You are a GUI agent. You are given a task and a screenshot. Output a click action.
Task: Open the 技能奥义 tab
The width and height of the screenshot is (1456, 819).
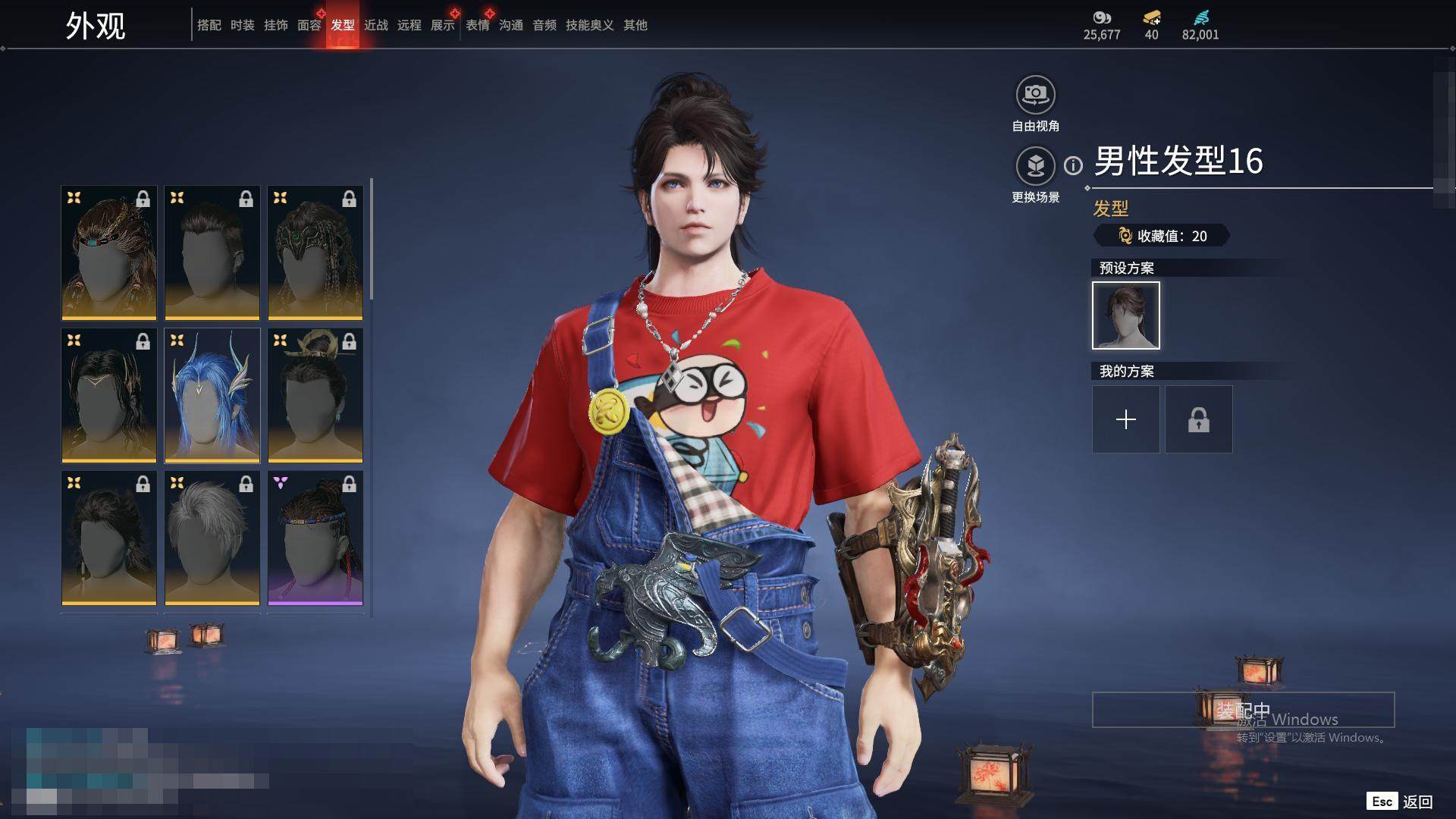589,25
